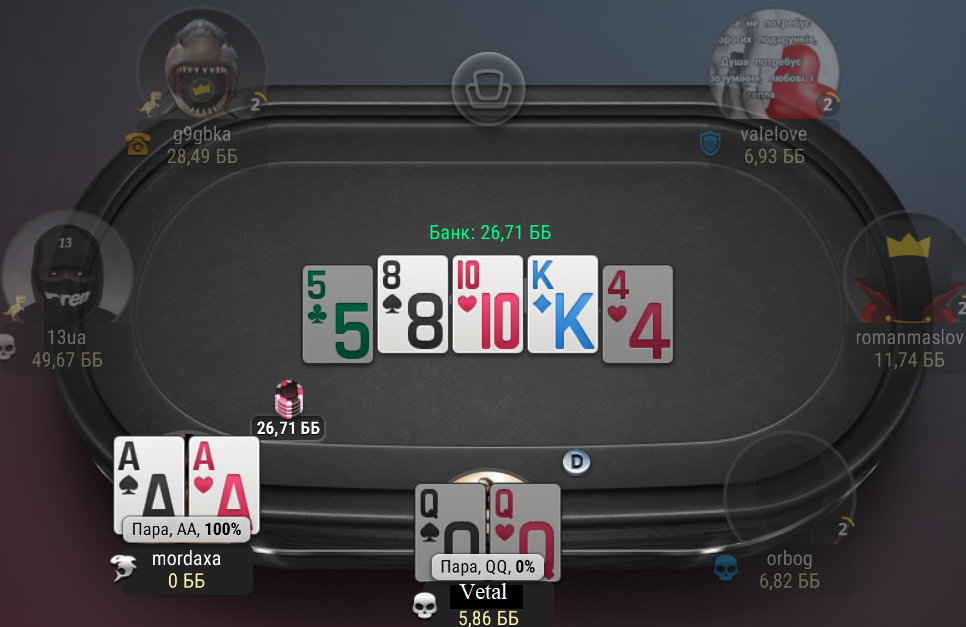Click the skull icon beside 13ua
Screen dimensions: 966x627
click(7, 346)
